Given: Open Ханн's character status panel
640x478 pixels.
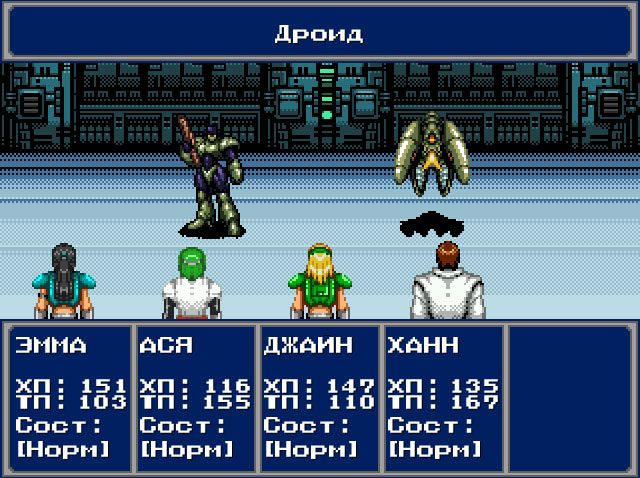Looking at the screenshot, I should pyautogui.click(x=443, y=397).
